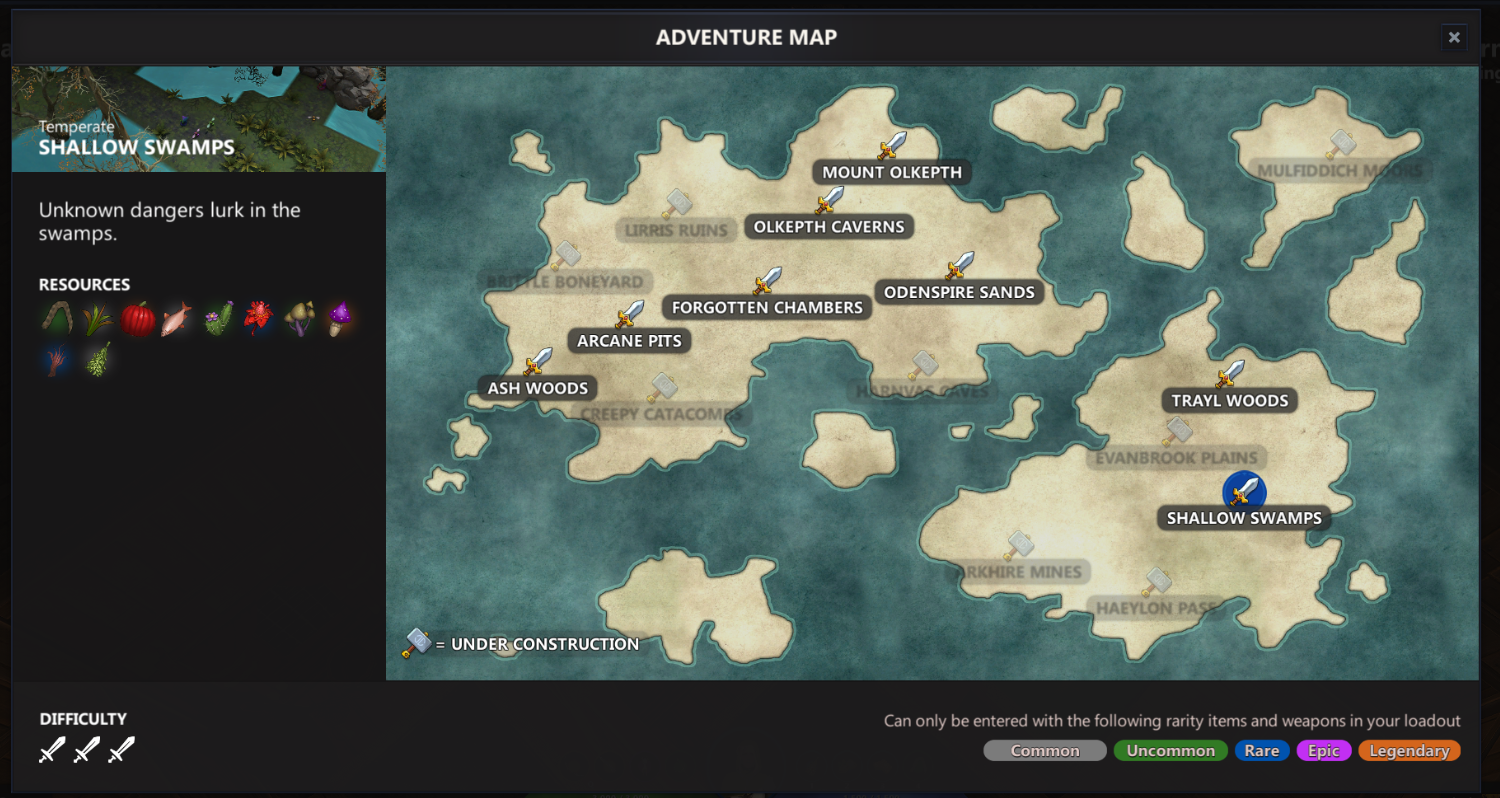Close the Adventure Map window
The width and height of the screenshot is (1500, 798).
click(1454, 38)
